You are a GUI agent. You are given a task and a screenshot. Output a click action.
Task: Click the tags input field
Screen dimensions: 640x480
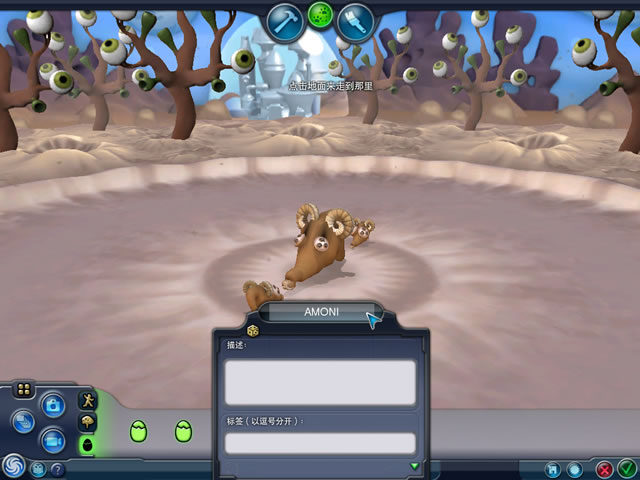[320, 443]
